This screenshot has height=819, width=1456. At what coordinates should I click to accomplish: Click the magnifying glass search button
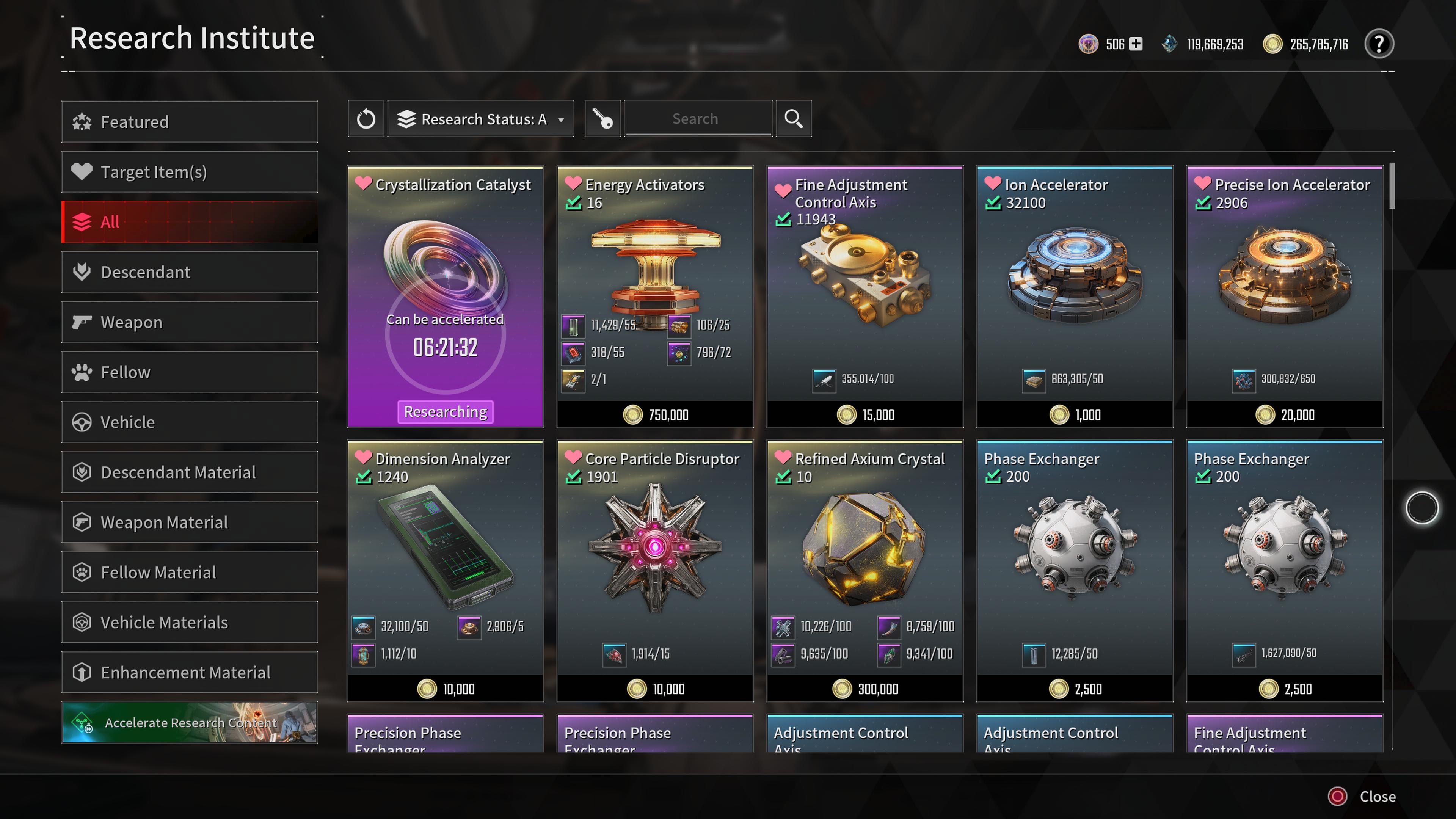pos(793,119)
